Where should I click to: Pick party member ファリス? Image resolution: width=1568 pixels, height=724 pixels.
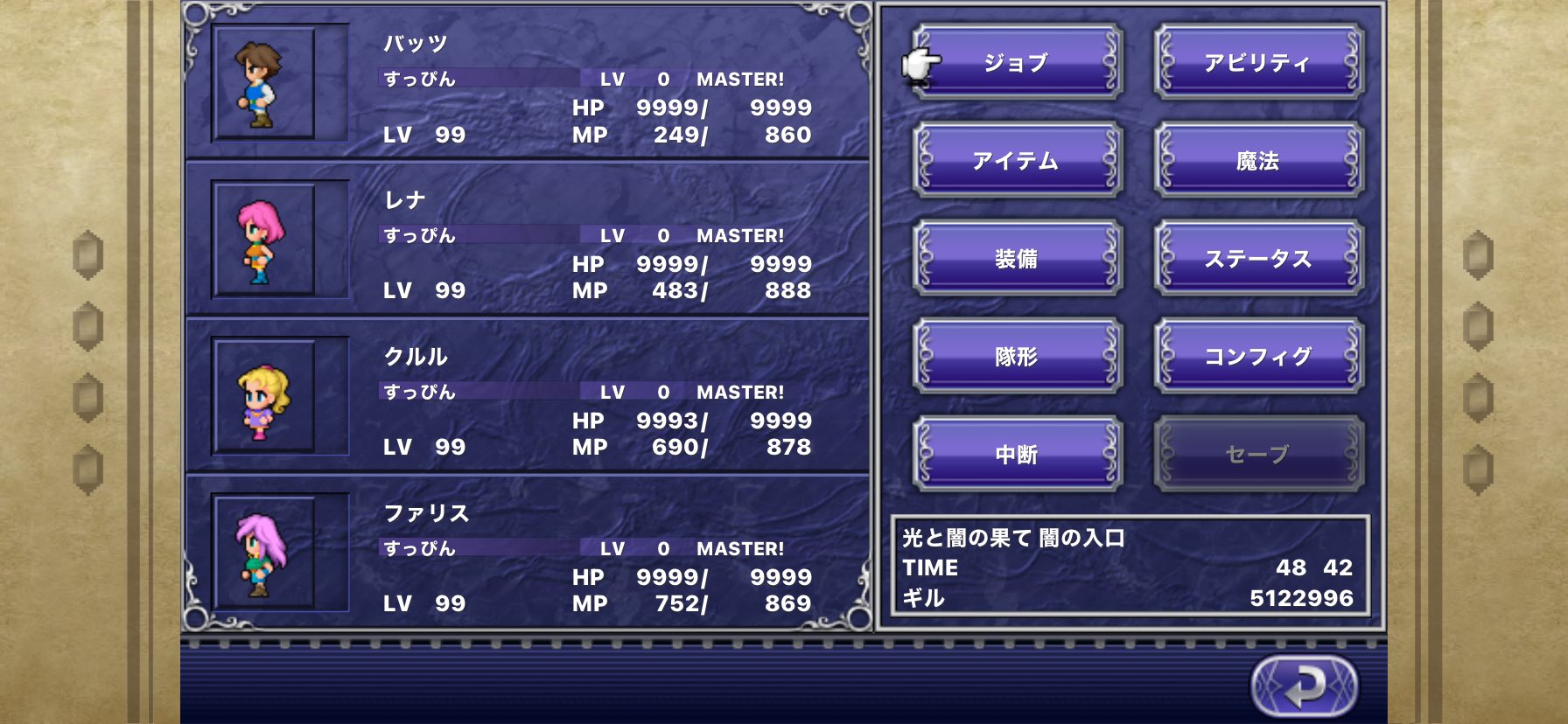527,553
